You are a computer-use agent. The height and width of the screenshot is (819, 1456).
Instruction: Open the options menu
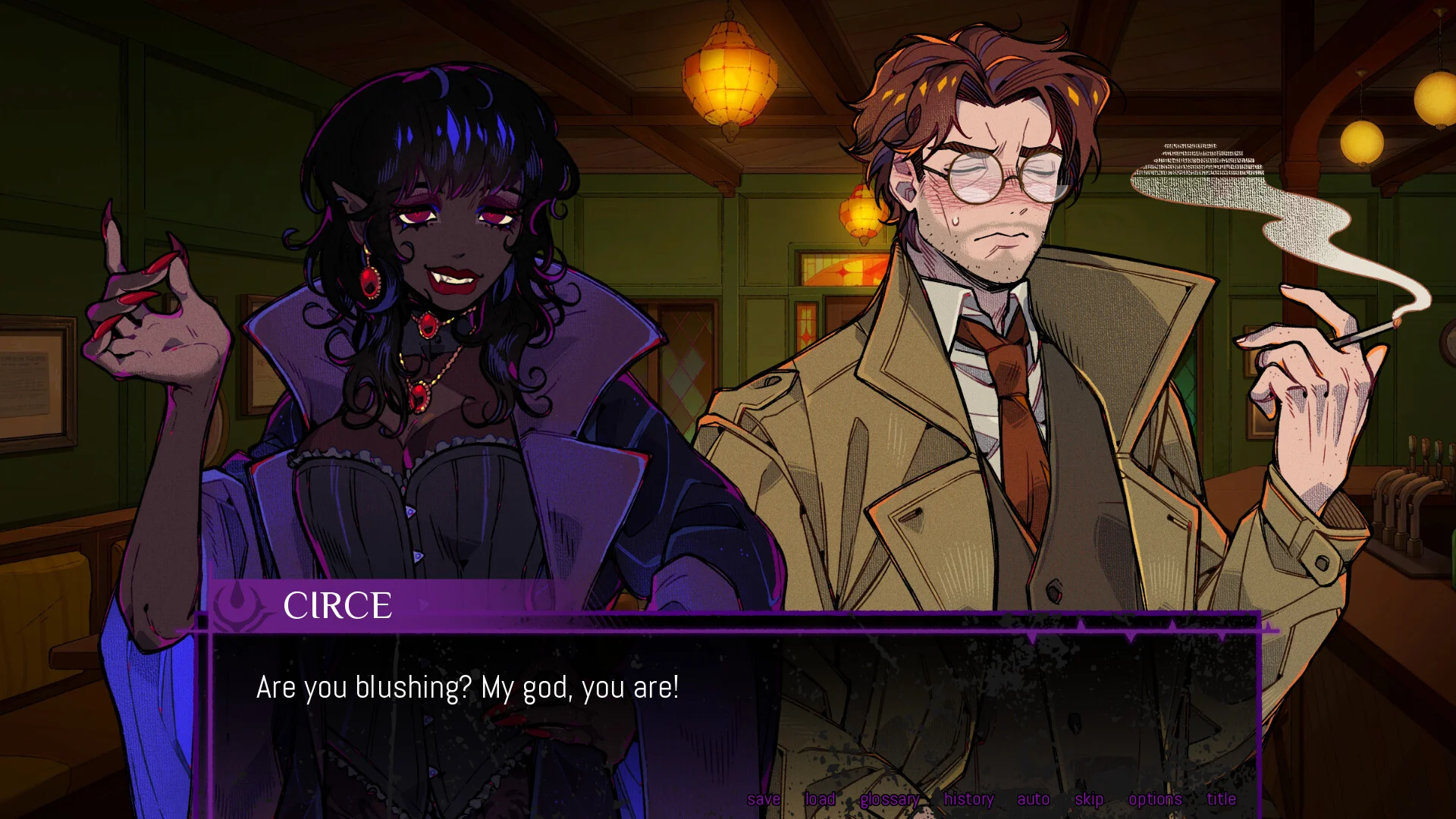click(1156, 799)
